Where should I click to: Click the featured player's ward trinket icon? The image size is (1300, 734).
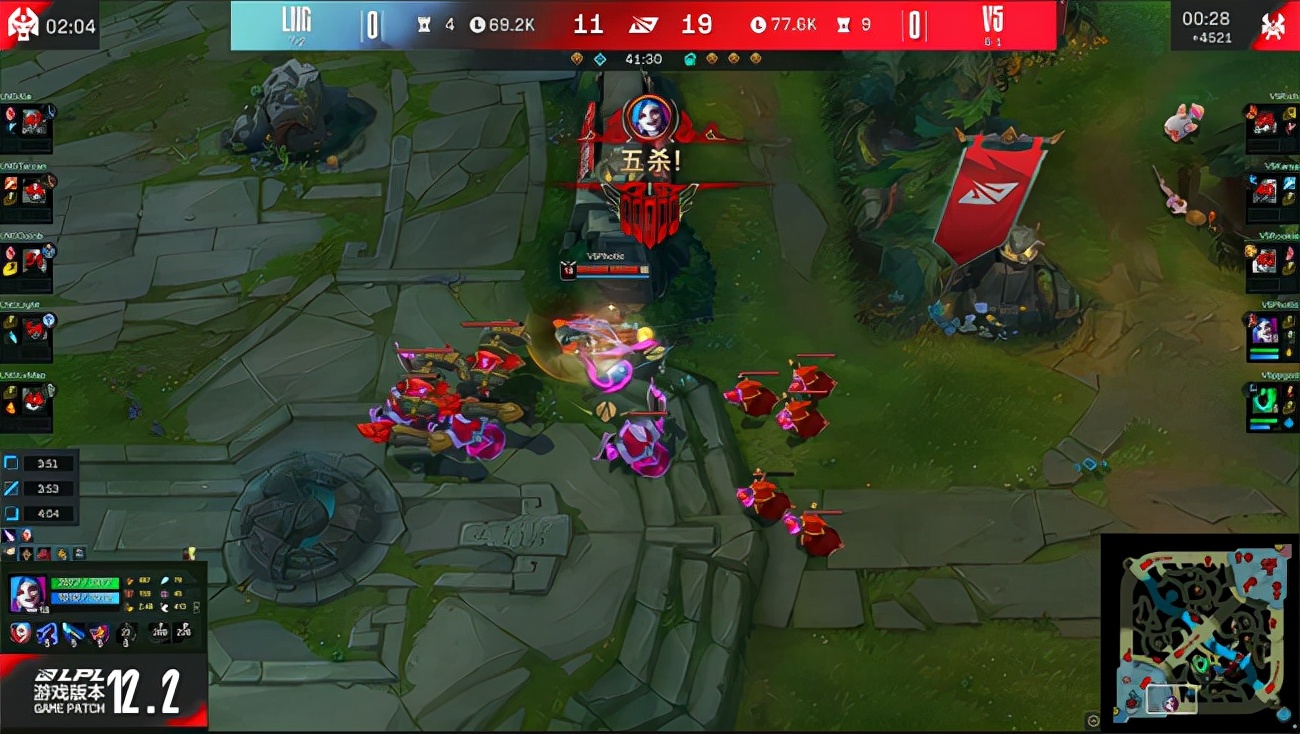128,633
